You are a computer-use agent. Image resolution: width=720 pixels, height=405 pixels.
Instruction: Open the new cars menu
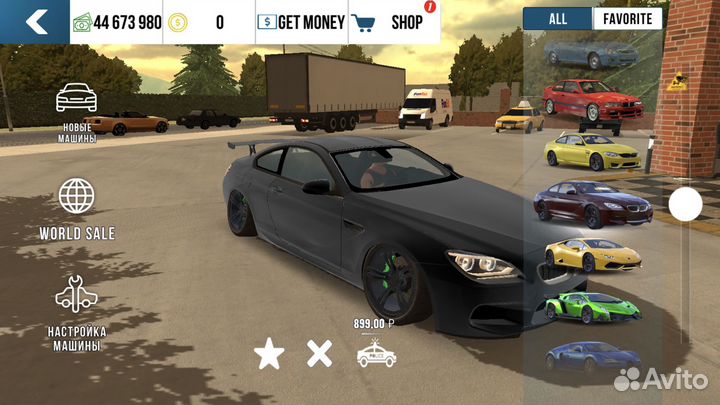point(77,111)
